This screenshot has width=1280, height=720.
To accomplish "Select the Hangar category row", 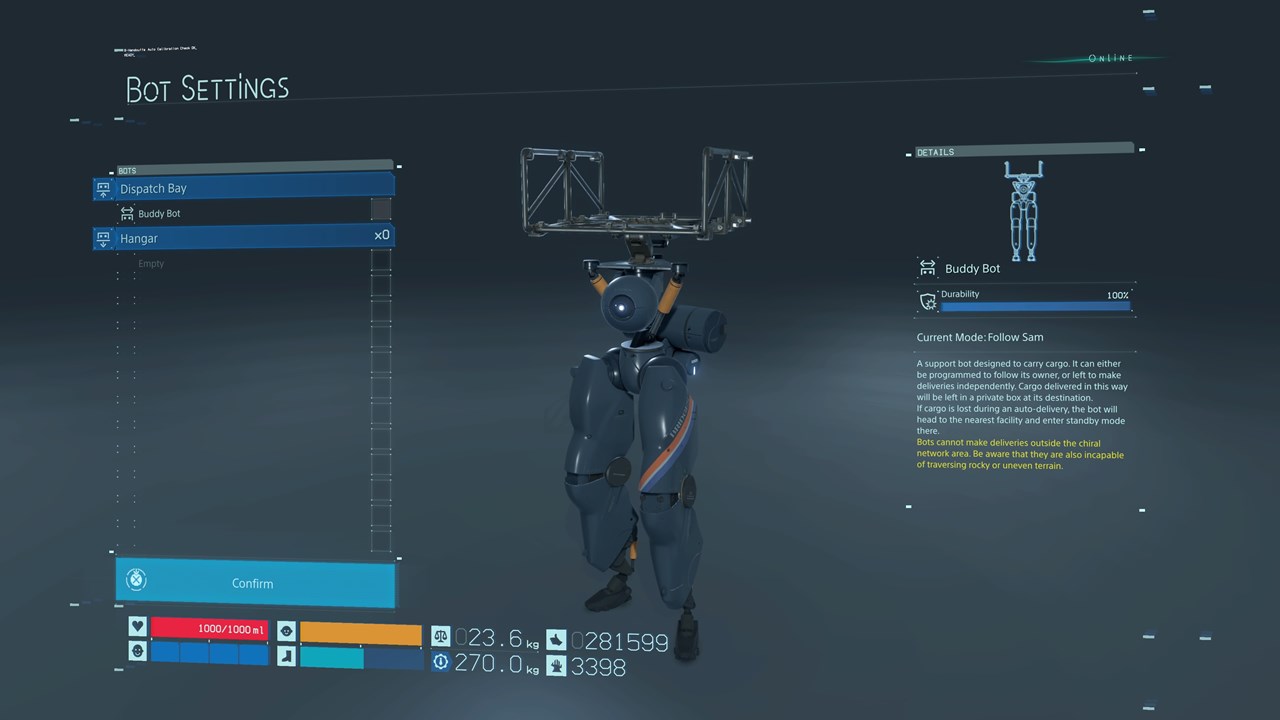I will point(245,238).
